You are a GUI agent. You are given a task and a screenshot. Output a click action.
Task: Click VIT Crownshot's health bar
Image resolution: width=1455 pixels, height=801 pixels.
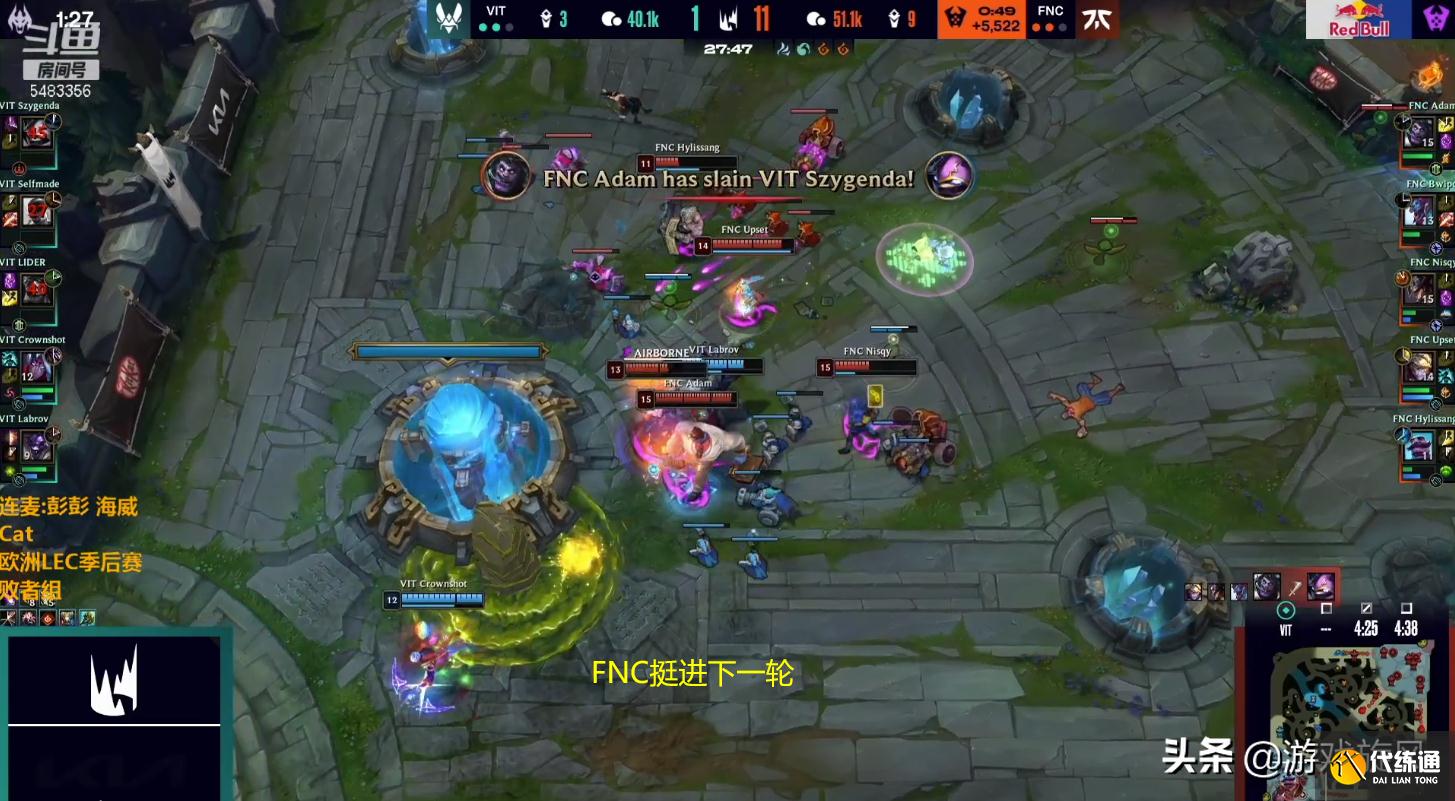click(440, 600)
